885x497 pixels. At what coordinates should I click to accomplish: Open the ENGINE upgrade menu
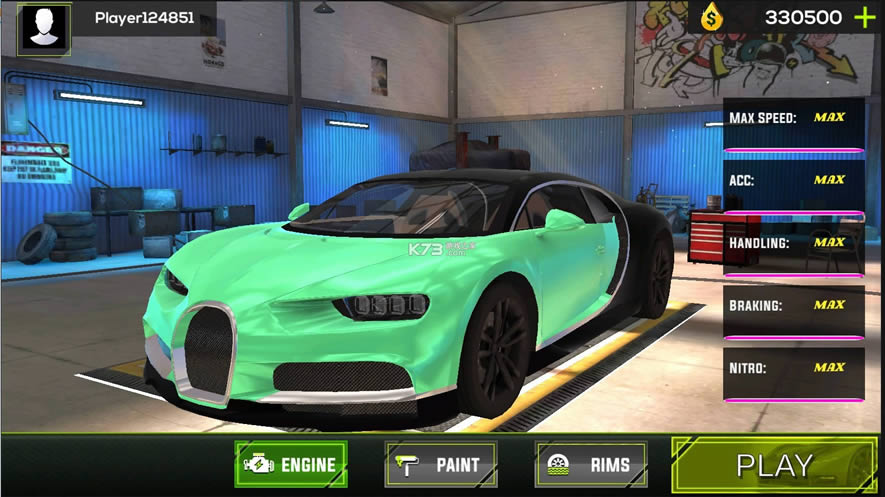[291, 464]
